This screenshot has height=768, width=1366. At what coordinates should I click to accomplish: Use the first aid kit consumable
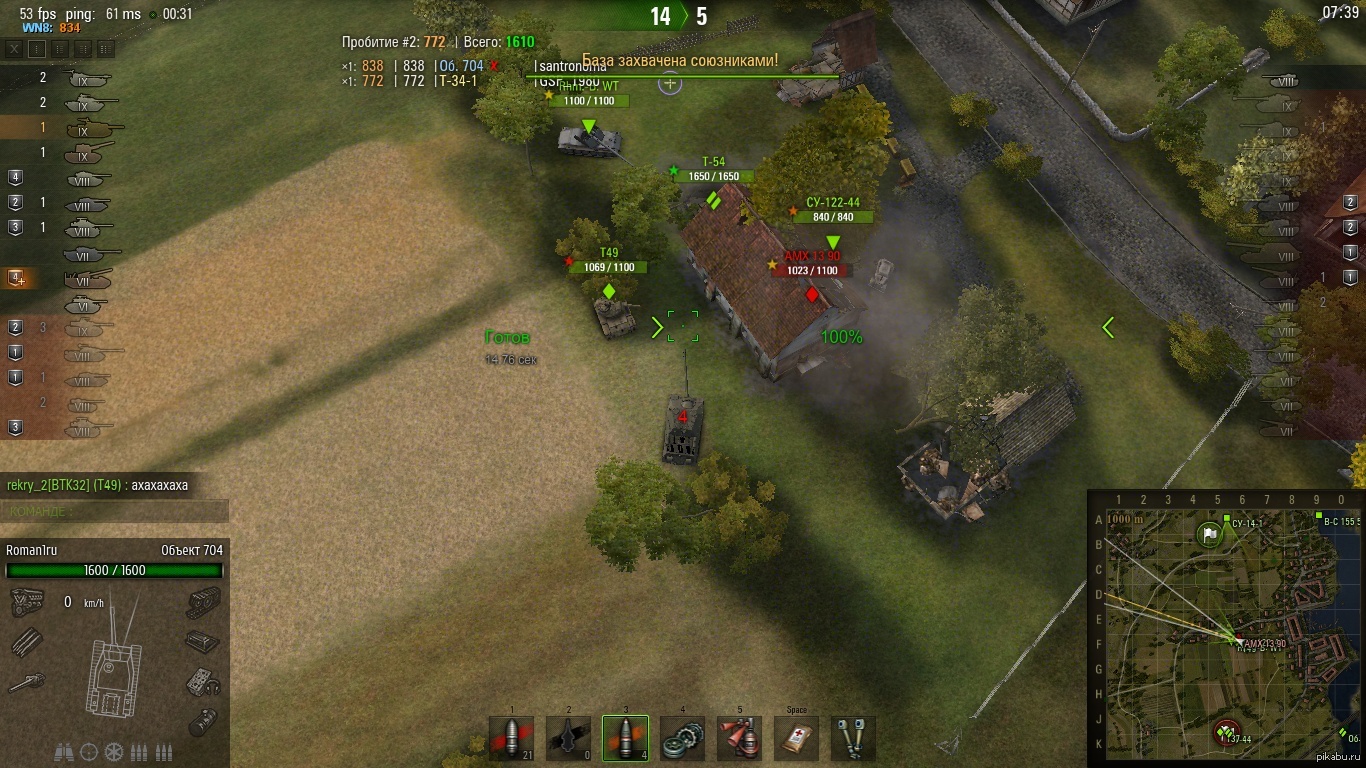796,738
